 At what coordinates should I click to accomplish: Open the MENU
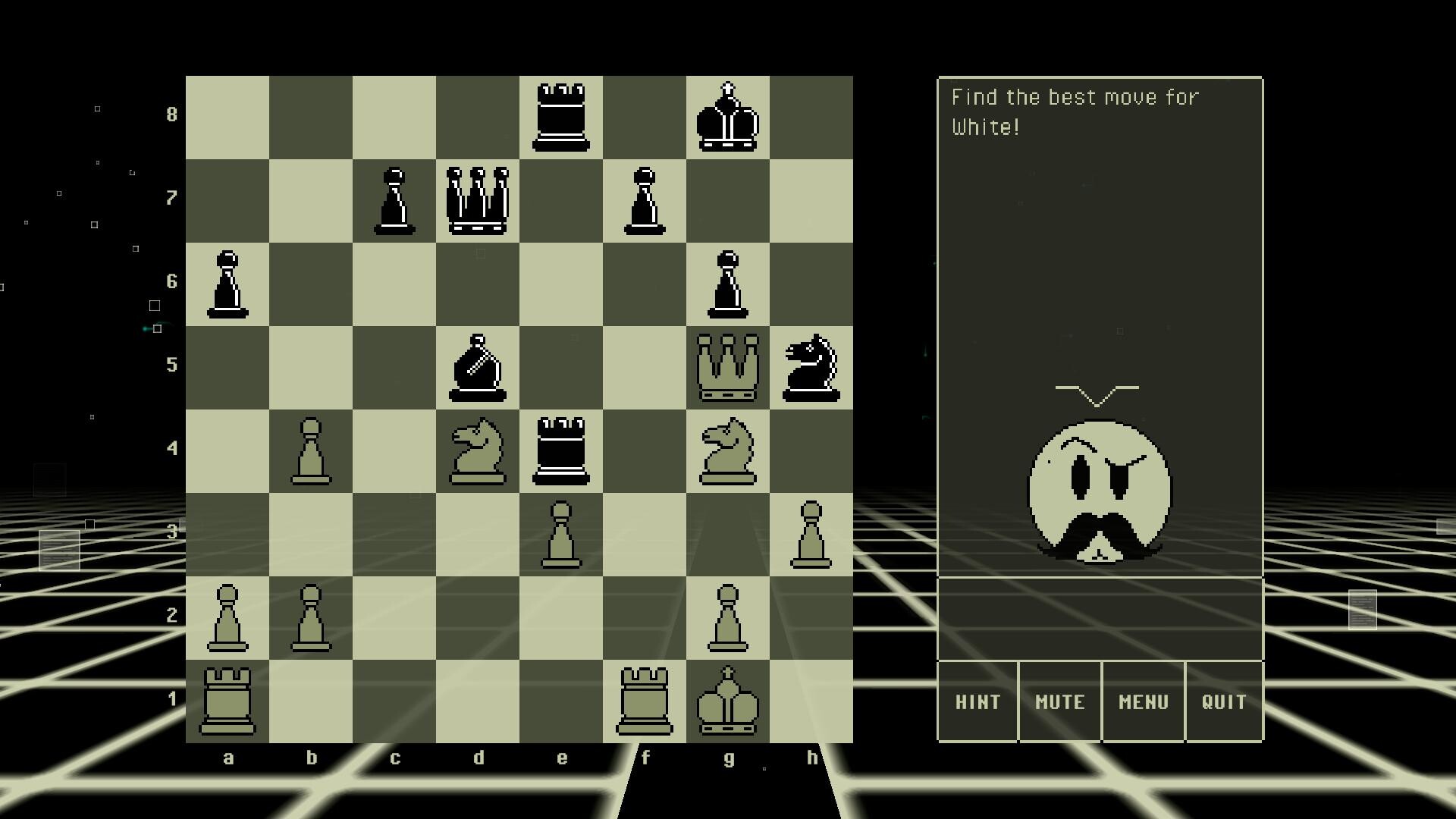click(x=1143, y=701)
